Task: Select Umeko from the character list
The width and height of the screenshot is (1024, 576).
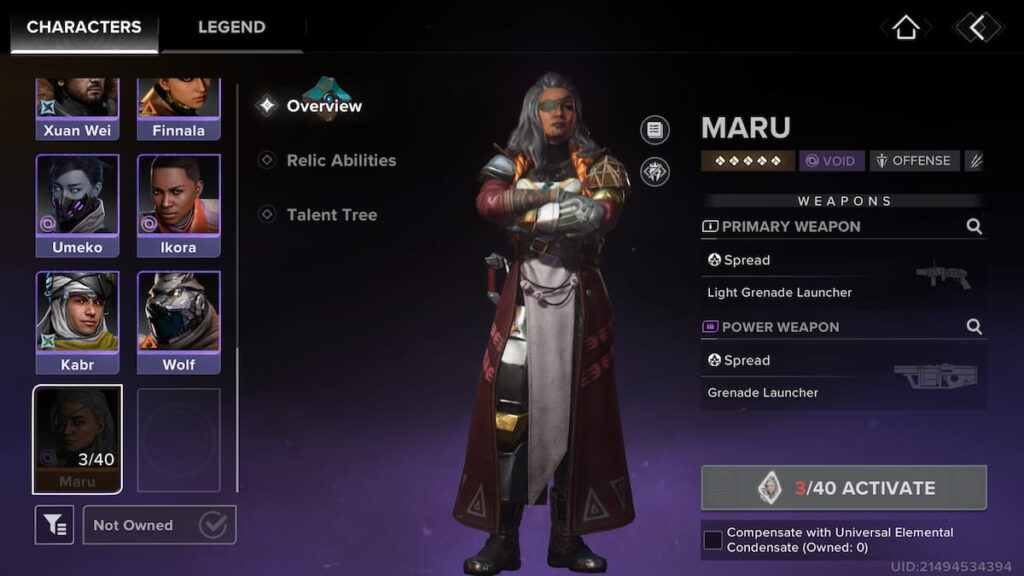Action: (x=77, y=206)
